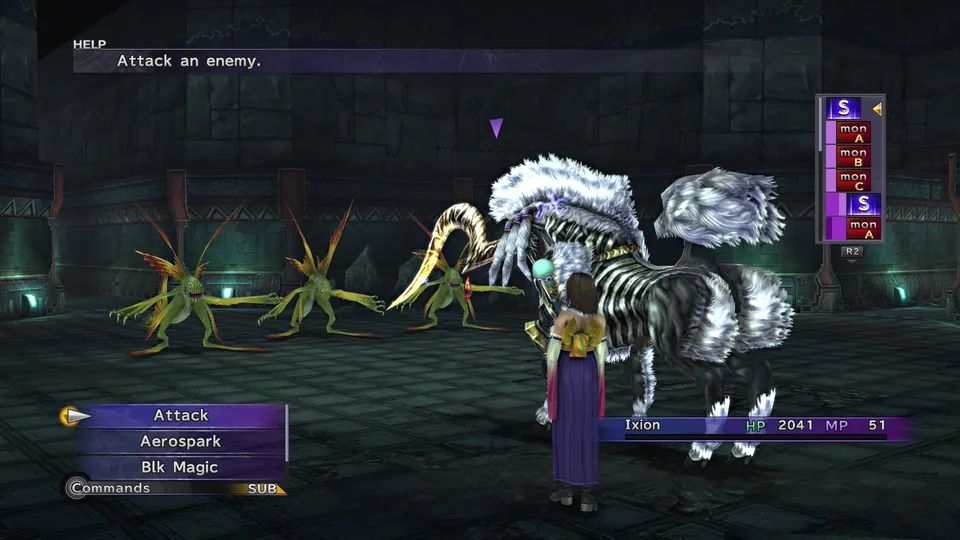Select mon C in the turn order
The image size is (960, 540).
click(853, 180)
